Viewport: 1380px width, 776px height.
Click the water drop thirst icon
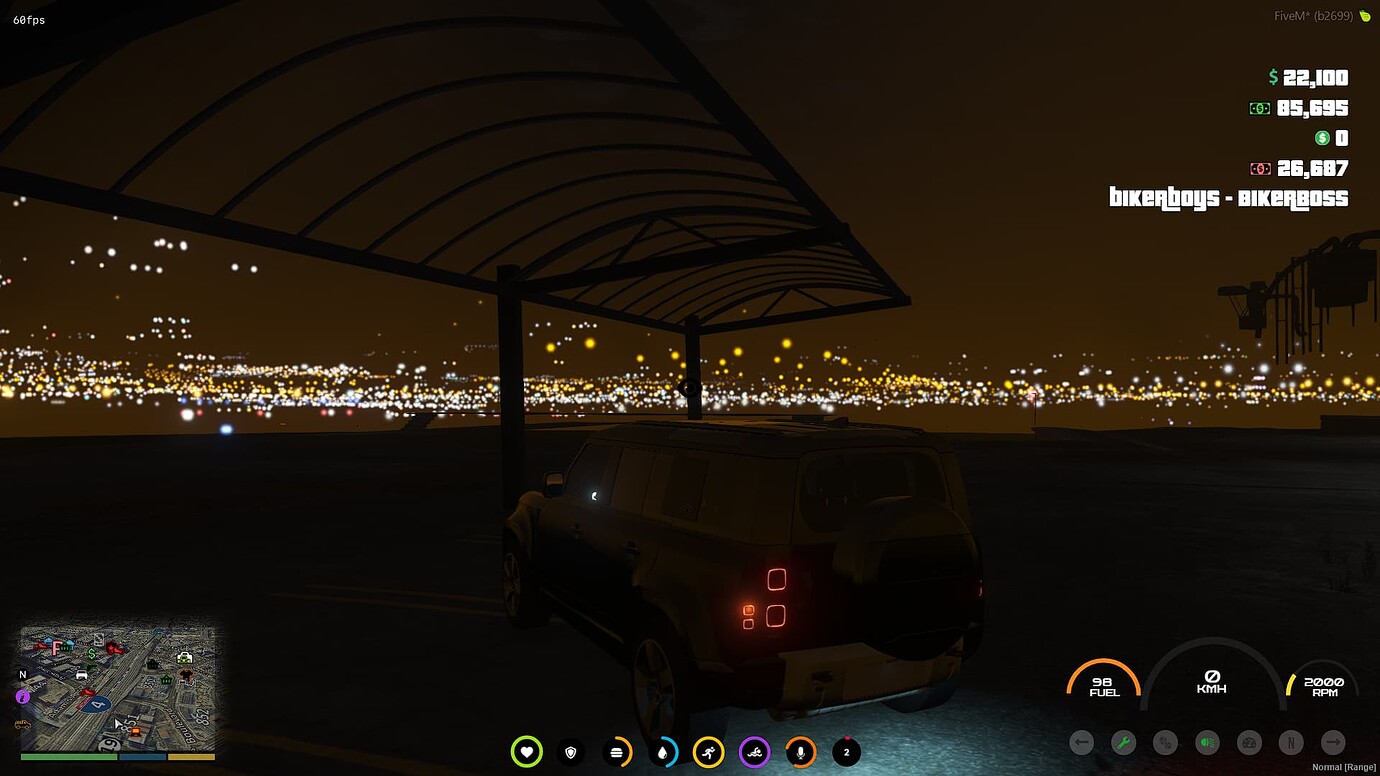click(x=664, y=752)
